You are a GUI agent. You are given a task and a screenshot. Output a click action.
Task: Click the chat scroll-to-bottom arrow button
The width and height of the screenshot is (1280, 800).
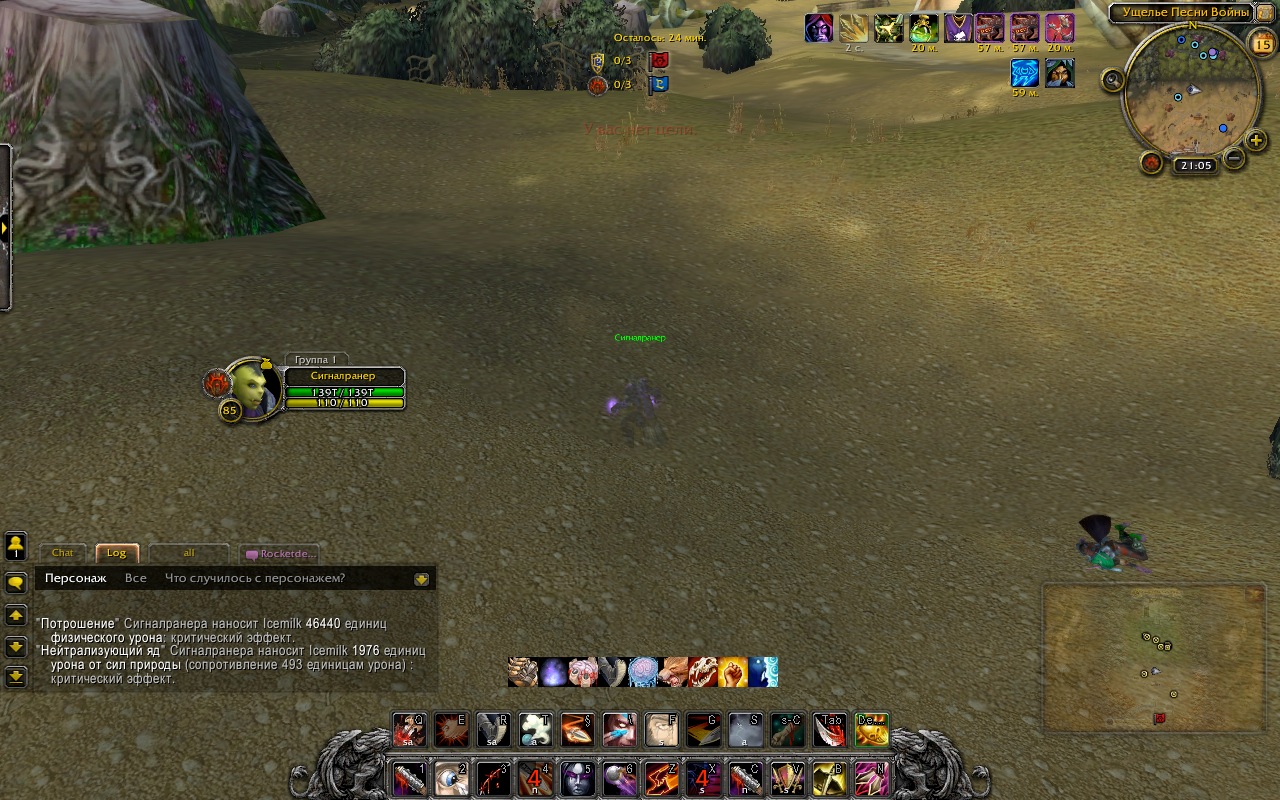(16, 677)
